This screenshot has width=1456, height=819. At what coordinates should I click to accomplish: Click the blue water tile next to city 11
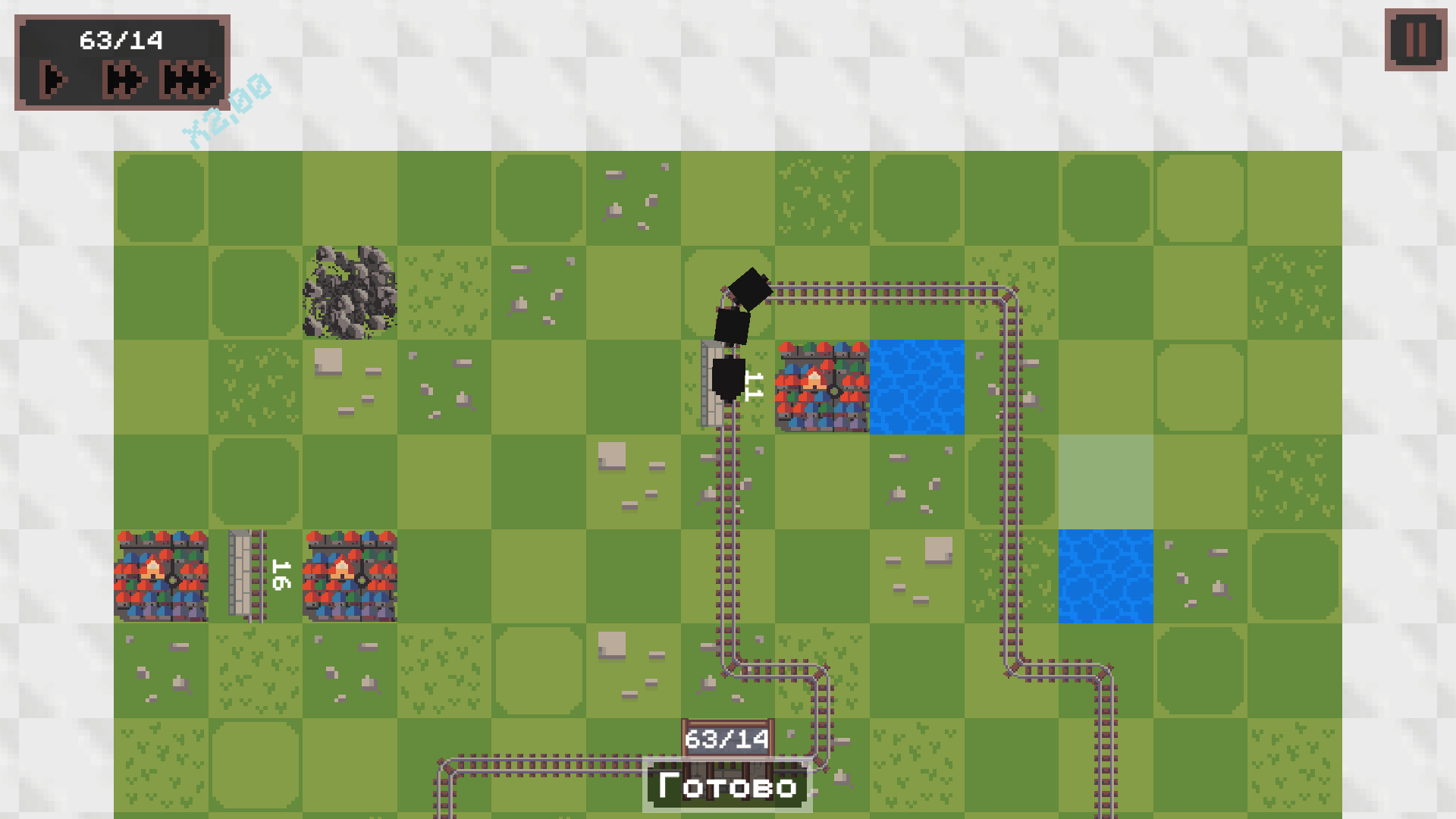point(916,387)
